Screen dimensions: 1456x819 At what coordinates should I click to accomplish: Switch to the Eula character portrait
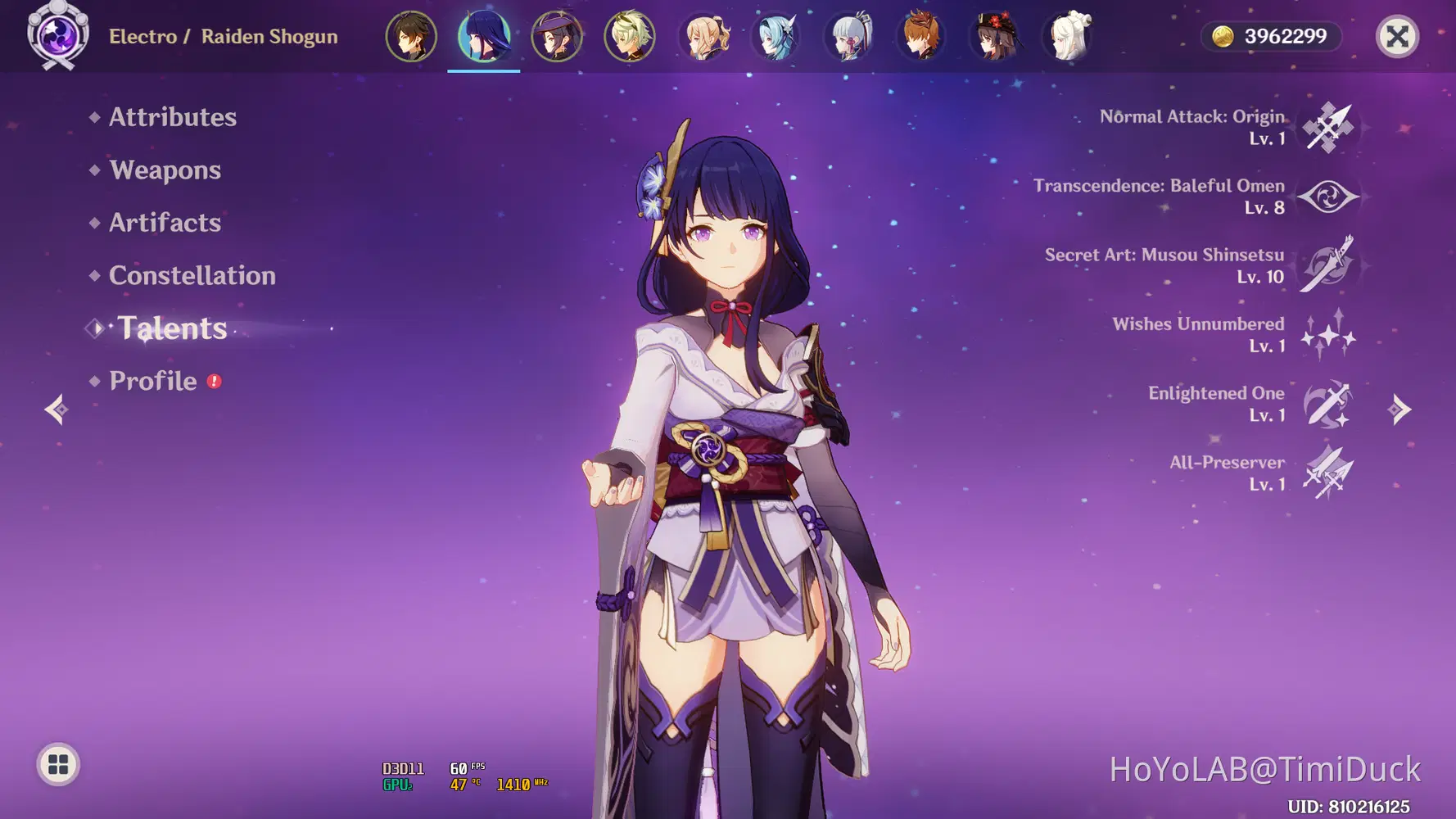776,37
